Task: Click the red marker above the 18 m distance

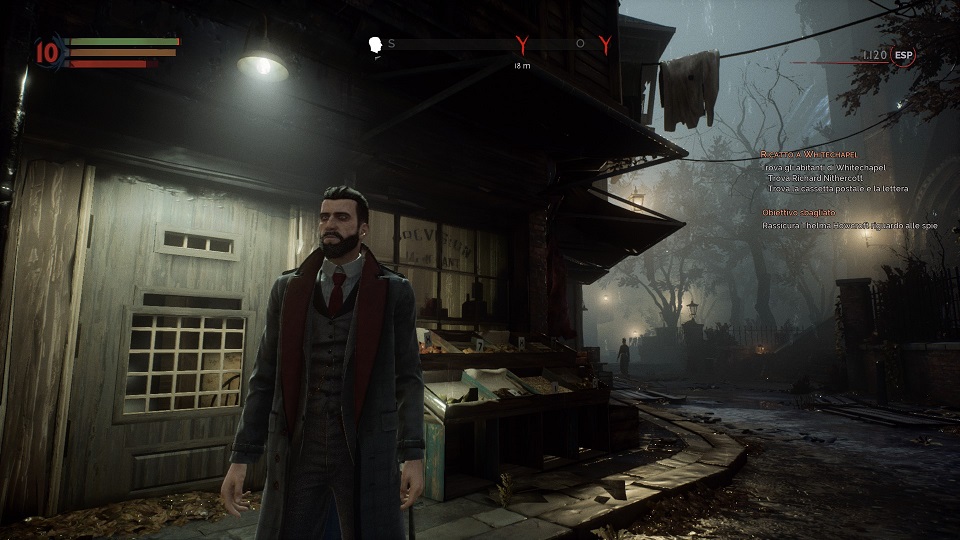Action: pyautogui.click(x=521, y=44)
